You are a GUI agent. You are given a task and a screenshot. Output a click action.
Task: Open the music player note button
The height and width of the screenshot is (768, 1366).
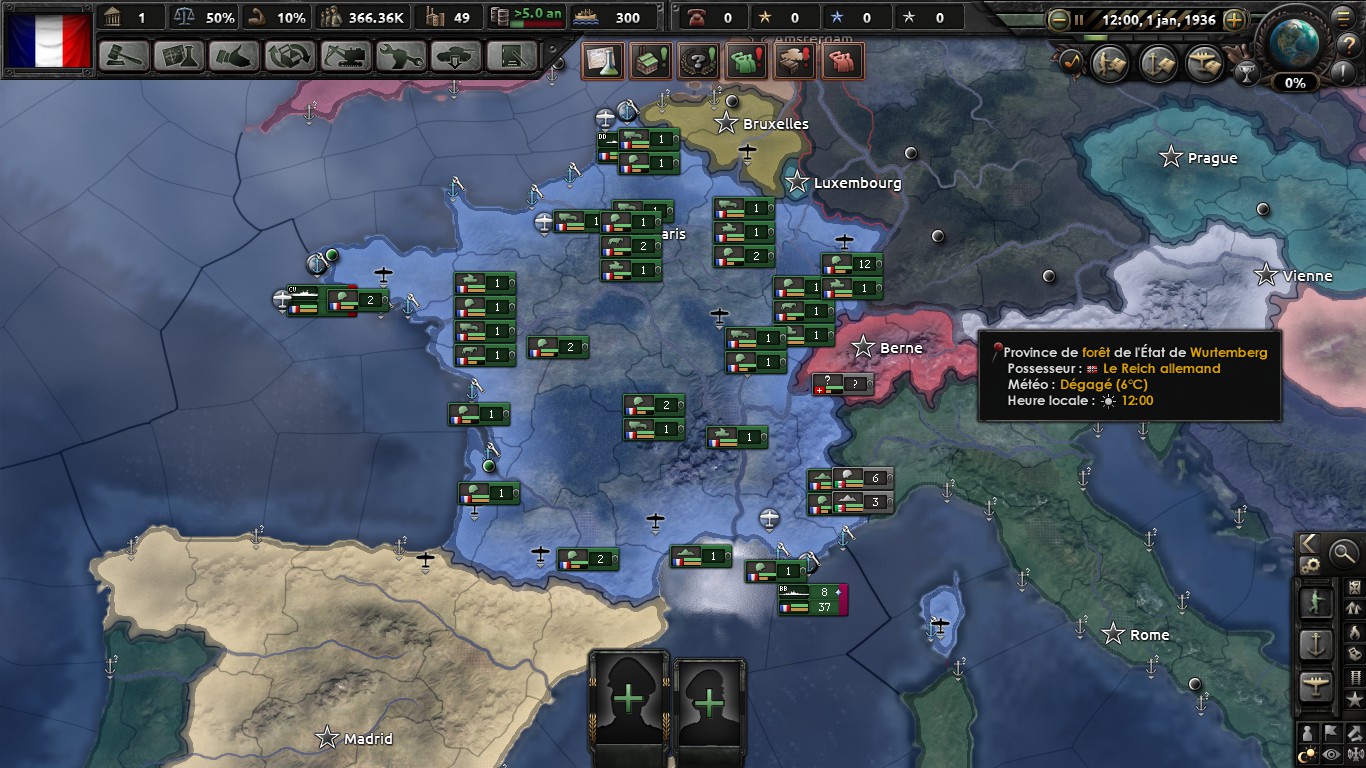tap(1071, 62)
